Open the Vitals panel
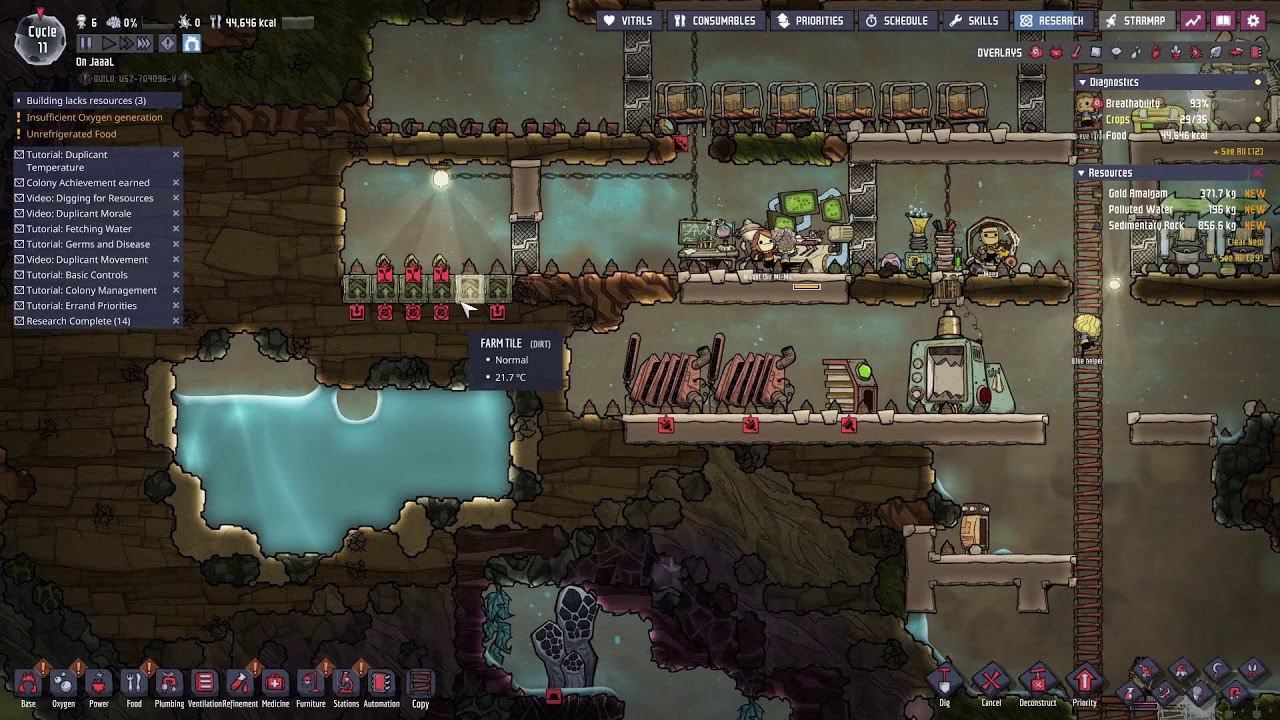Screen dimensions: 1280x720 tap(628, 21)
